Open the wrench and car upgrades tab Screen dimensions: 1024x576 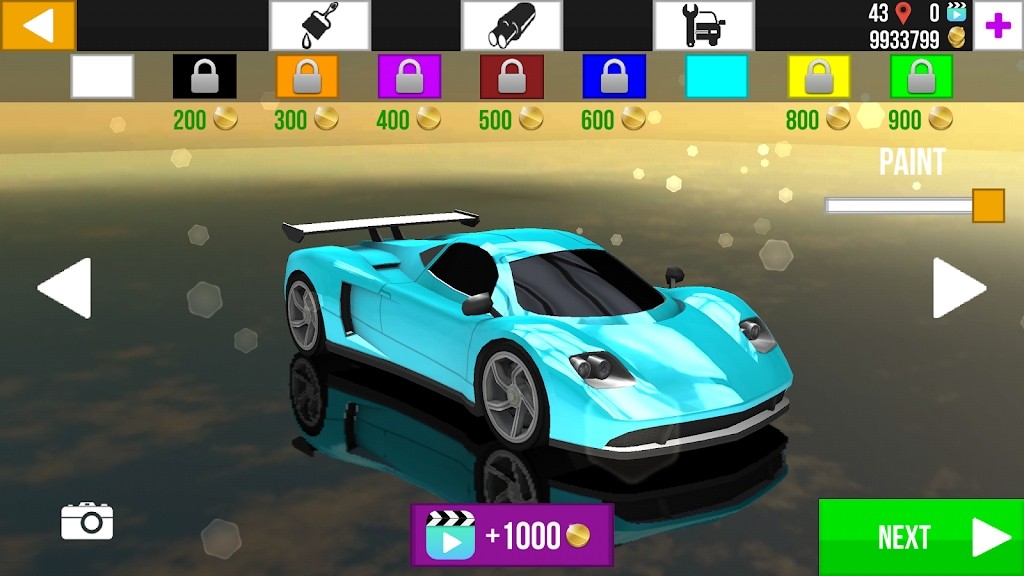click(x=704, y=25)
